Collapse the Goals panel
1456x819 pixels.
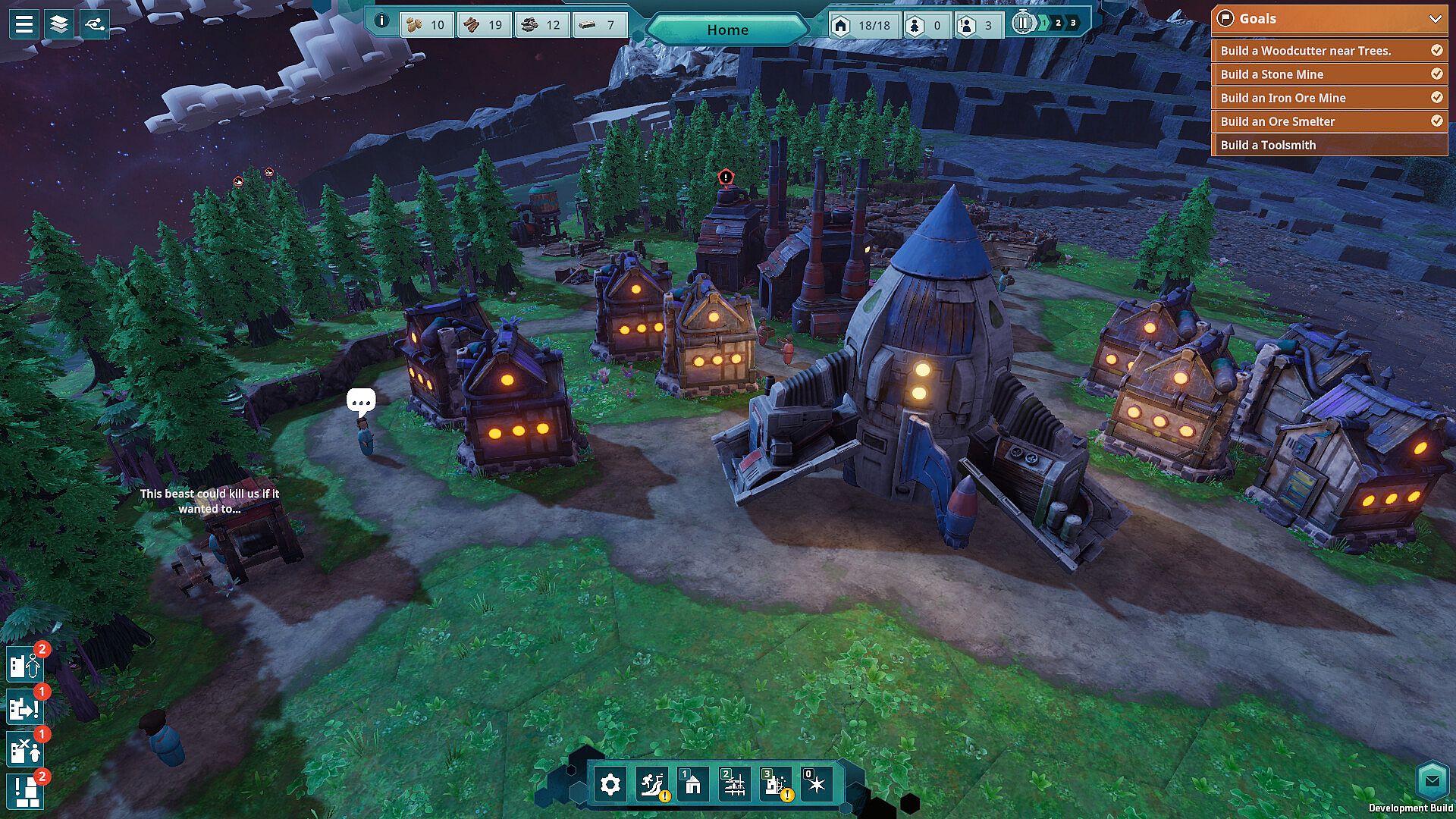pos(1435,19)
